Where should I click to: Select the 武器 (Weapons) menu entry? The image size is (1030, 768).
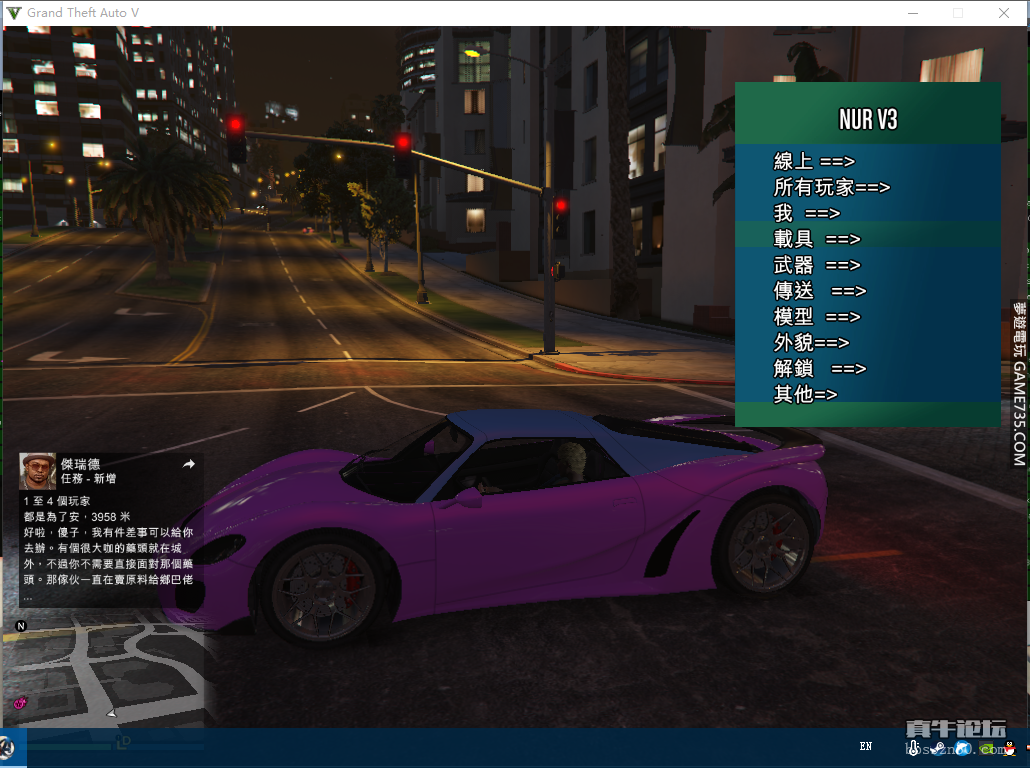(x=816, y=265)
